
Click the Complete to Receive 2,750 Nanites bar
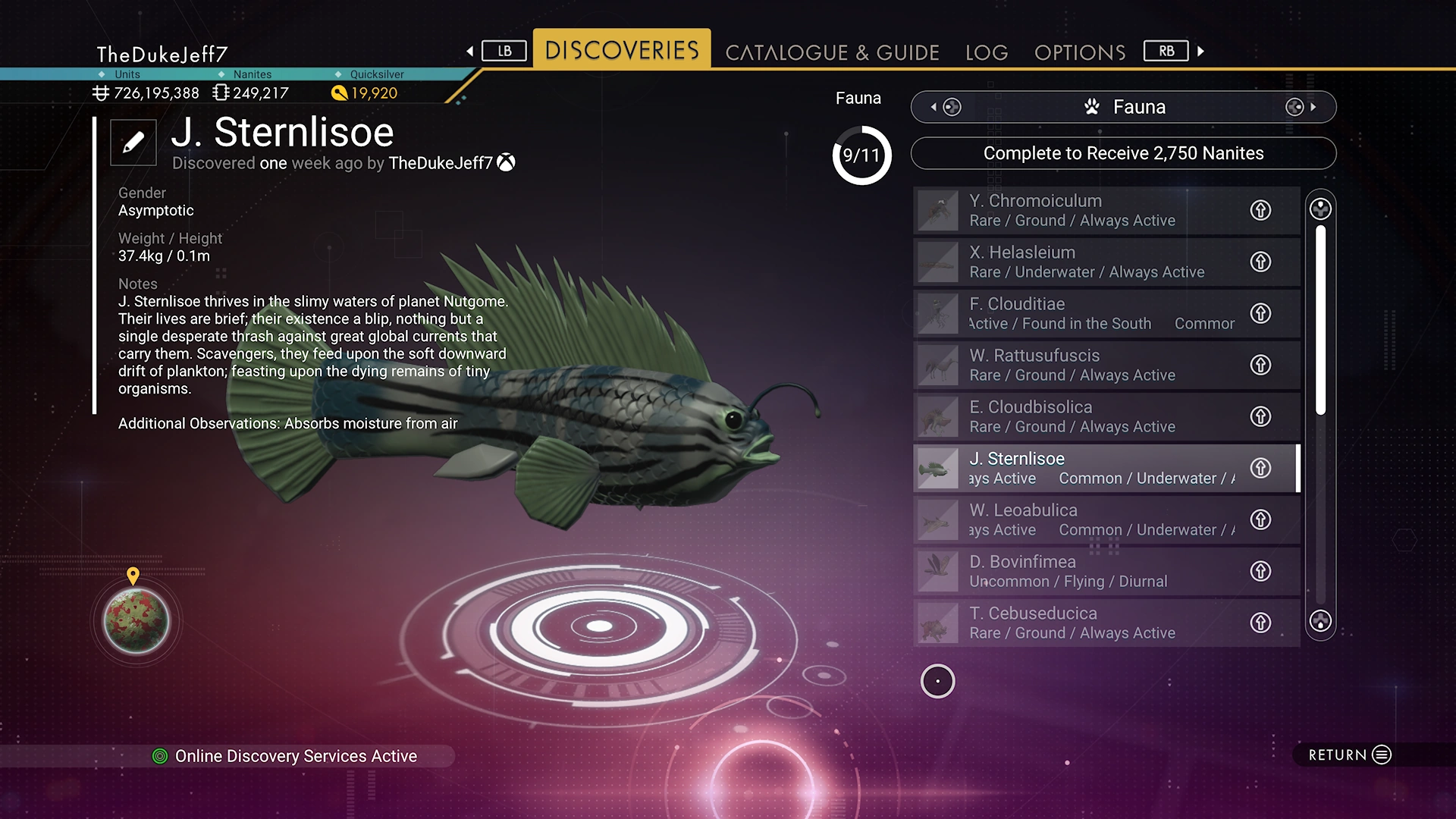point(1123,153)
